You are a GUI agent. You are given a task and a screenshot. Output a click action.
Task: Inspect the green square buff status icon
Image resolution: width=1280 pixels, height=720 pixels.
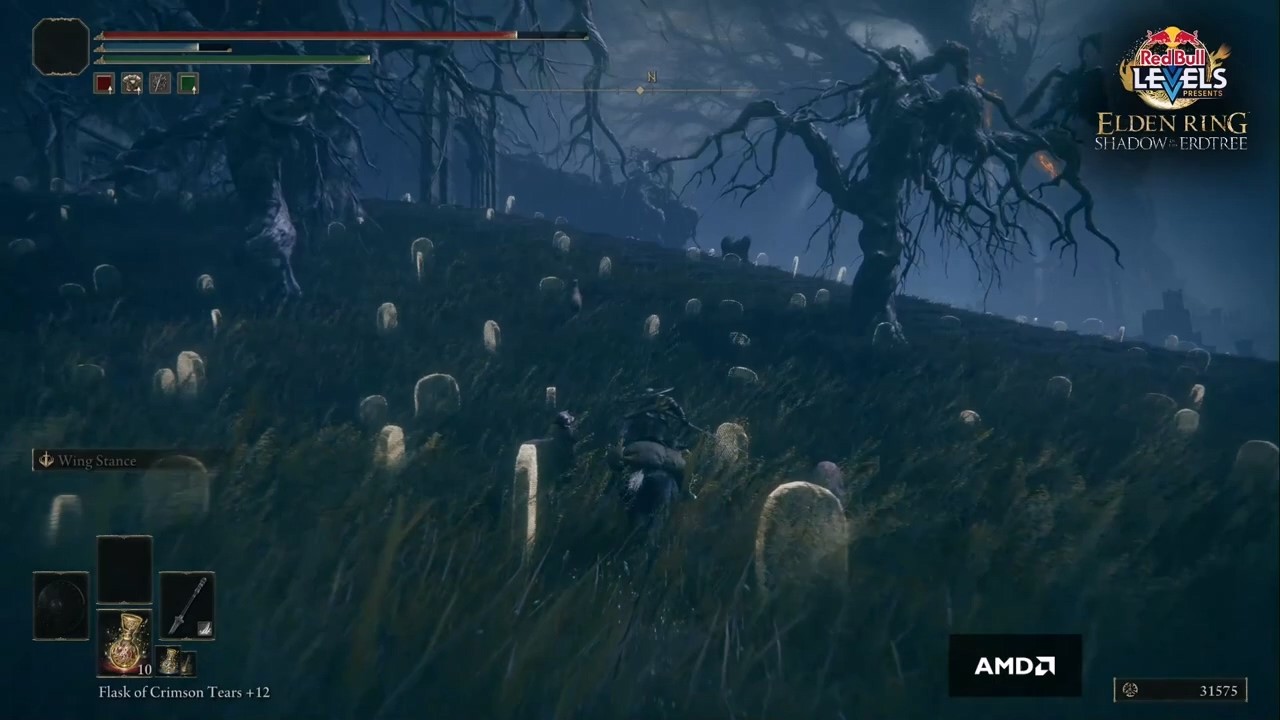pyautogui.click(x=188, y=83)
